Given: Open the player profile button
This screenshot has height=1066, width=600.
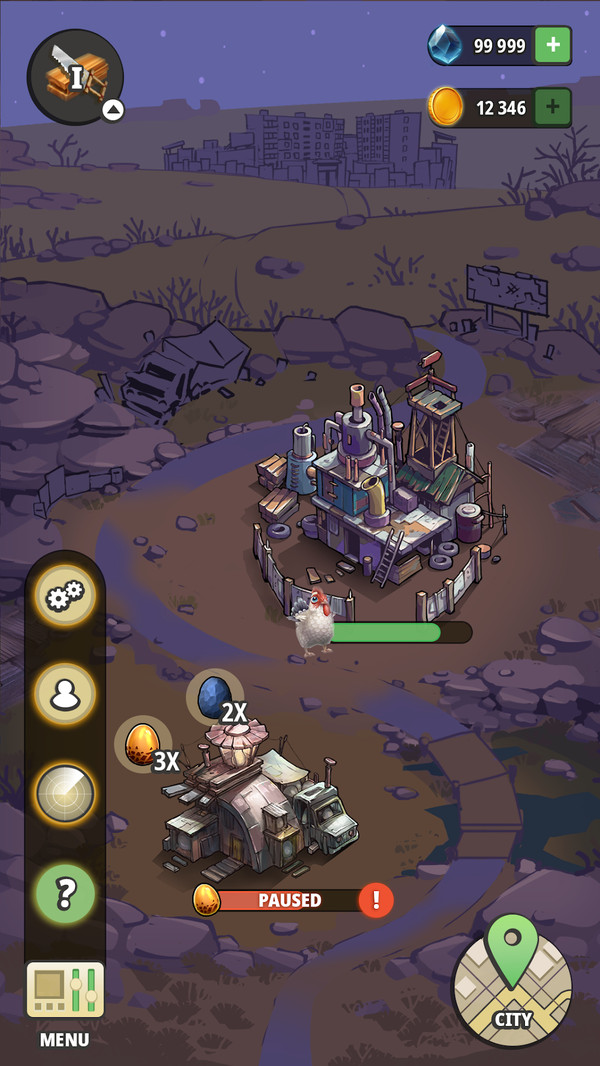Looking at the screenshot, I should click(x=65, y=695).
